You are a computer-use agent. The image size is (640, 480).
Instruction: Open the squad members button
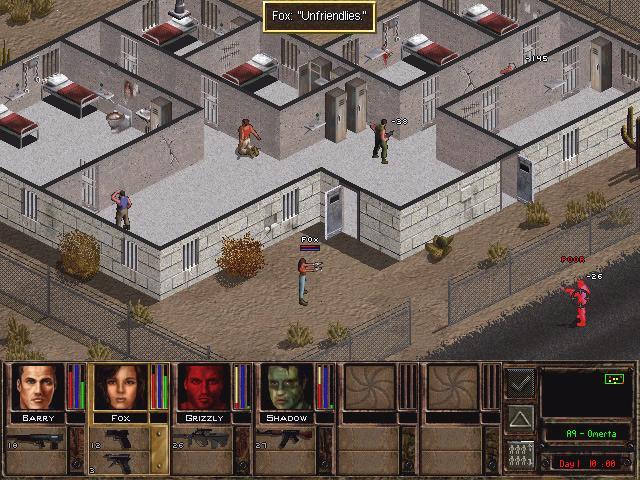519,452
